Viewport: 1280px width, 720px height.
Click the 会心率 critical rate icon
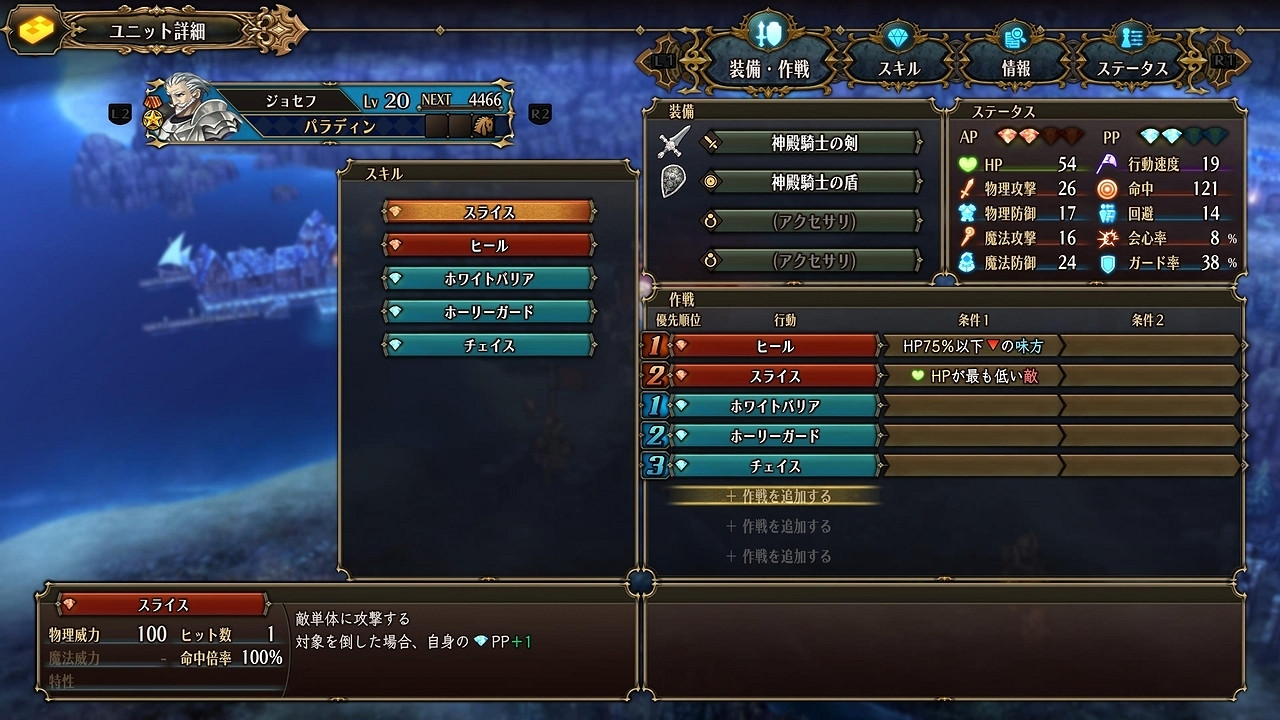click(1109, 238)
